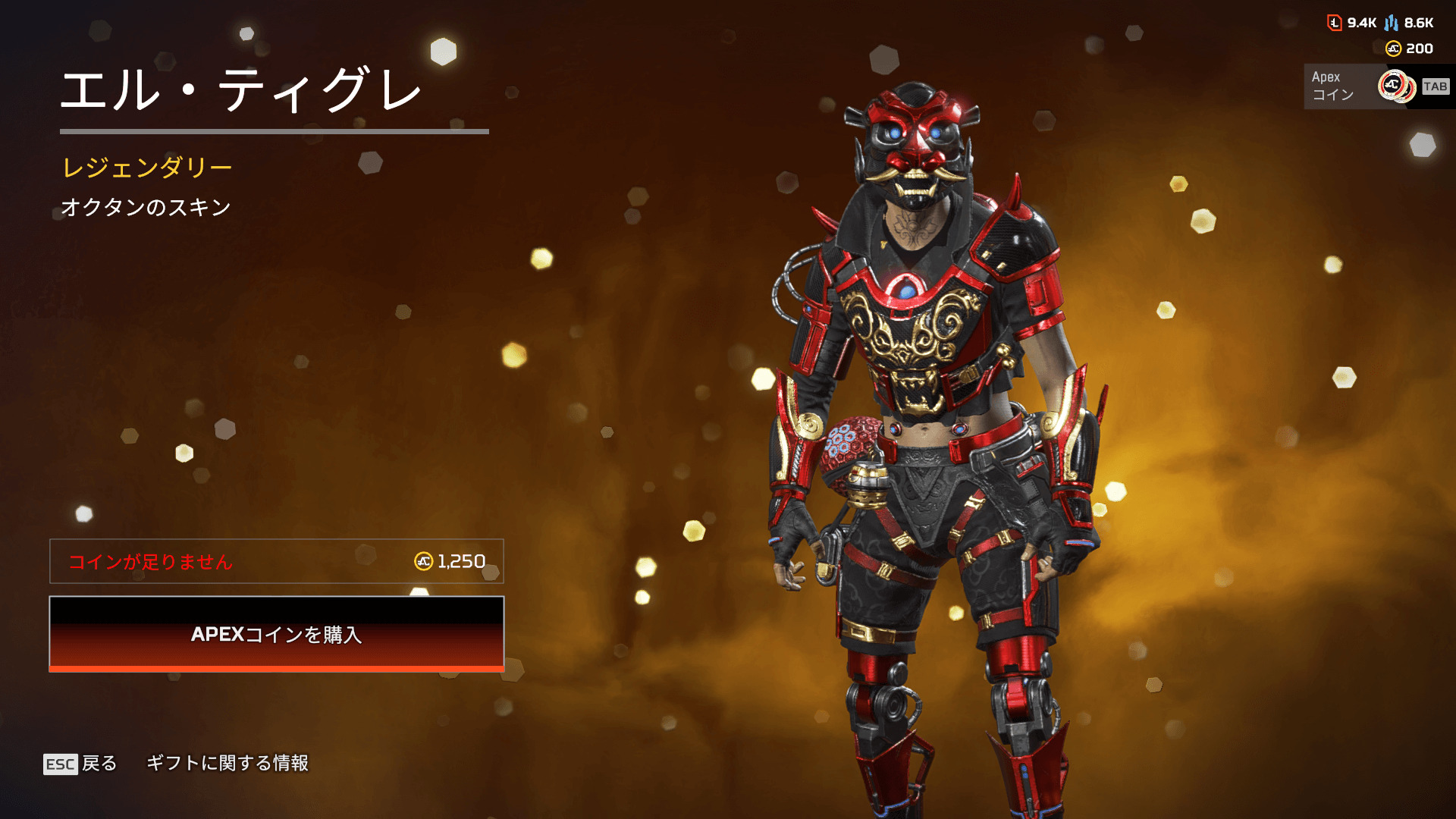Open ギフトに関する情報 gift info
This screenshot has height=819, width=1456.
click(227, 763)
